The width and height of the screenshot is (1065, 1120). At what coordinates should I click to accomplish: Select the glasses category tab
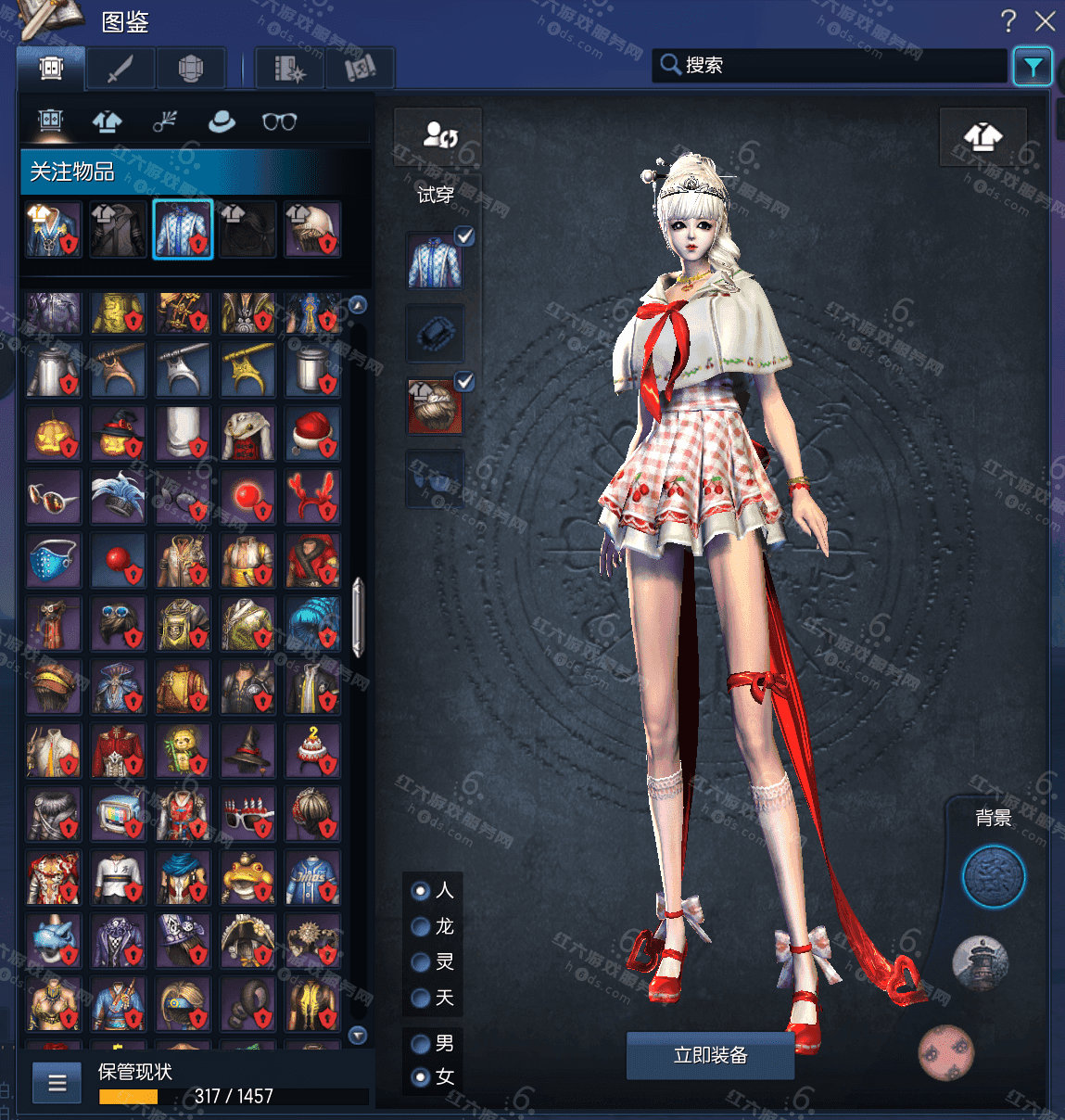click(279, 121)
